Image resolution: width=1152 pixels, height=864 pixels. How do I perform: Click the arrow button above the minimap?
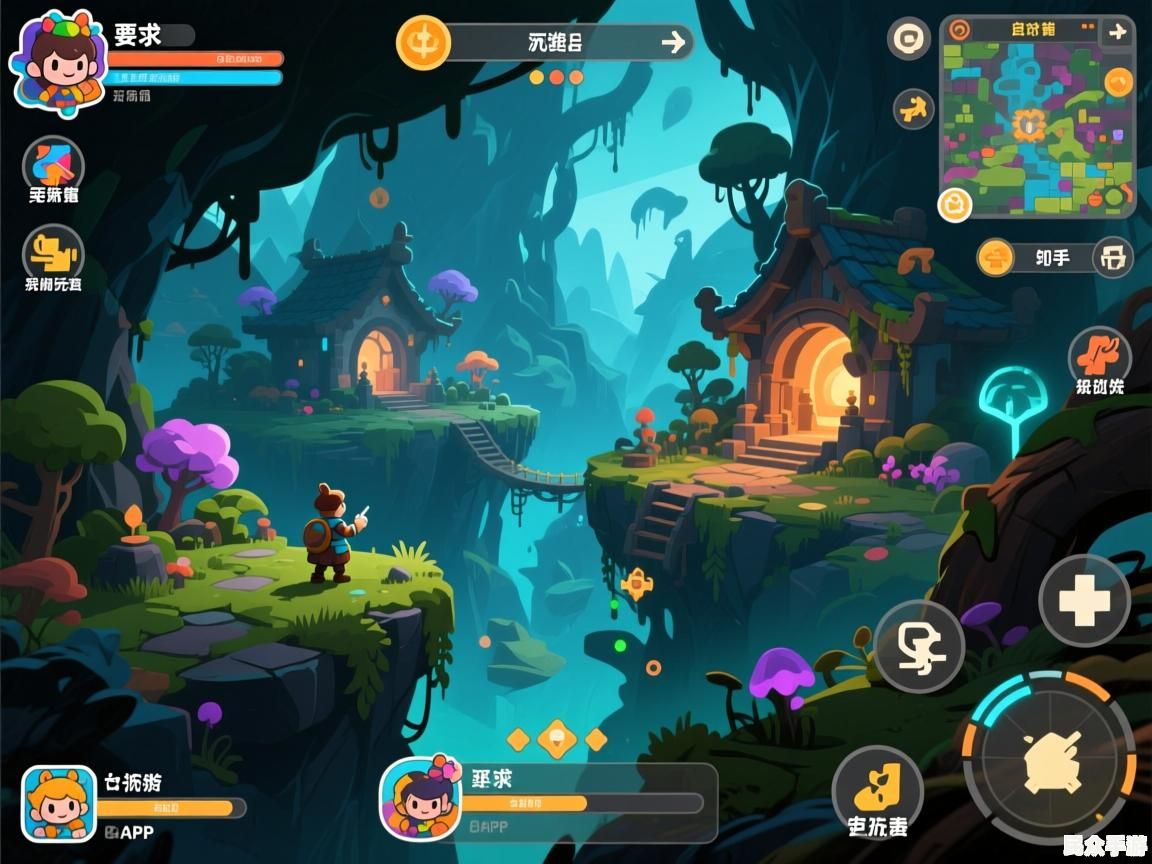point(1117,32)
